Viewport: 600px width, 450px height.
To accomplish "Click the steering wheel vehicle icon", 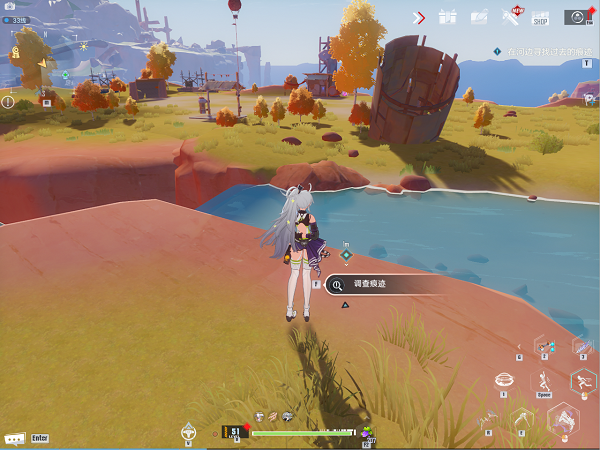I will coord(188,431).
